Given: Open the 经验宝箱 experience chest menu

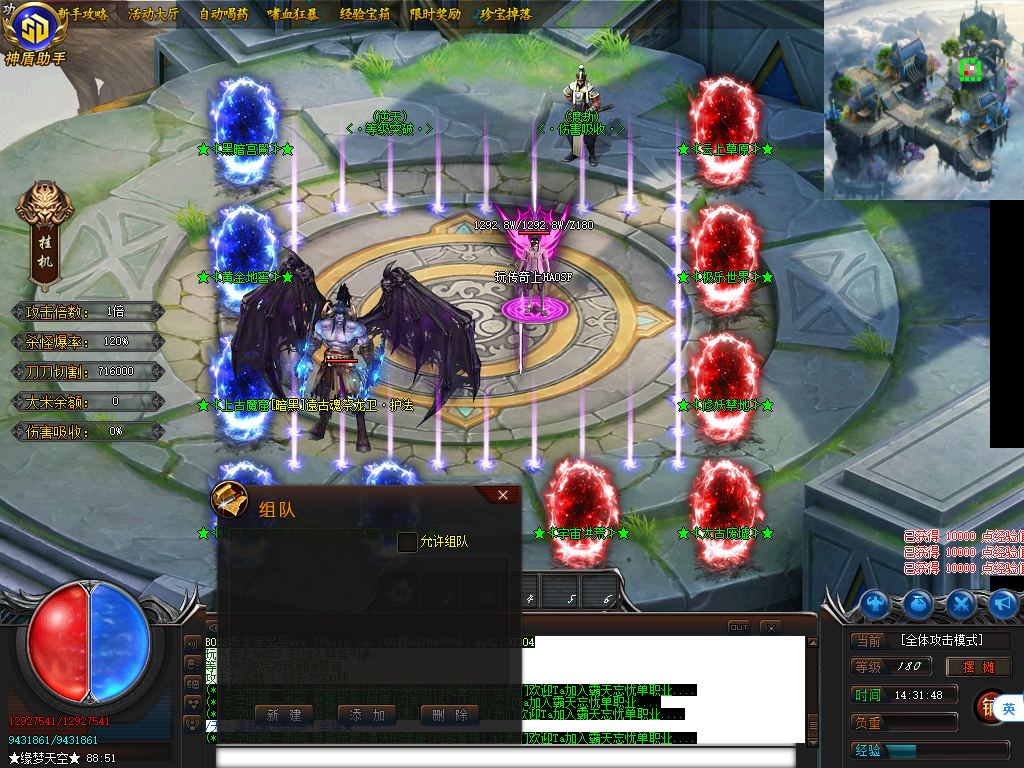Looking at the screenshot, I should pyautogui.click(x=365, y=14).
